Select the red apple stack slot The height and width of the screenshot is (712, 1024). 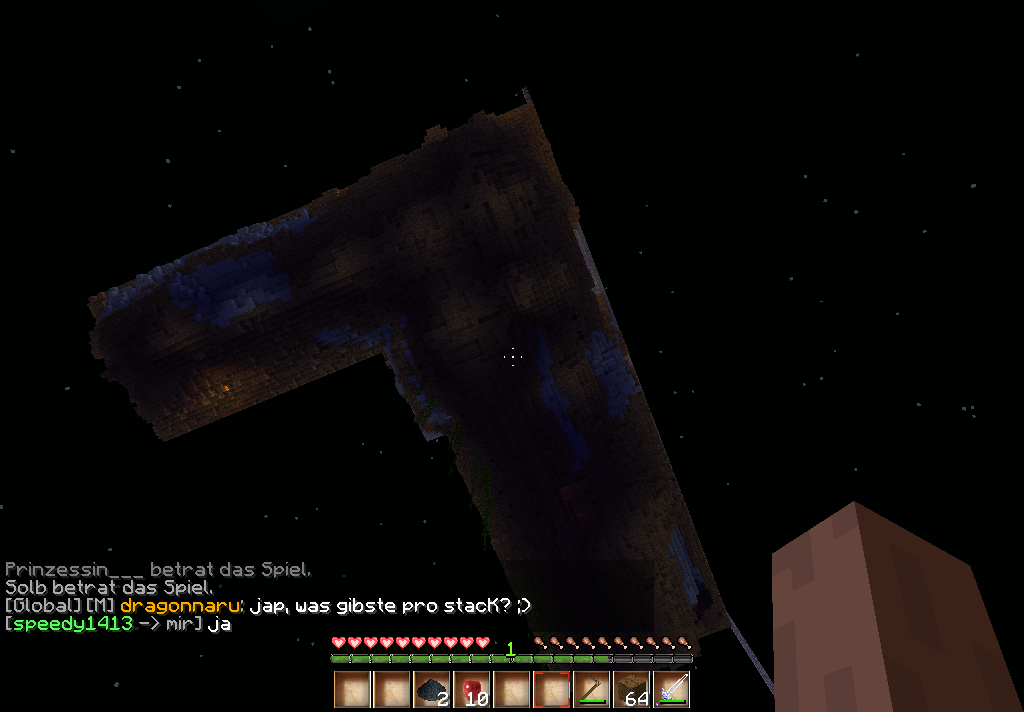[x=471, y=690]
